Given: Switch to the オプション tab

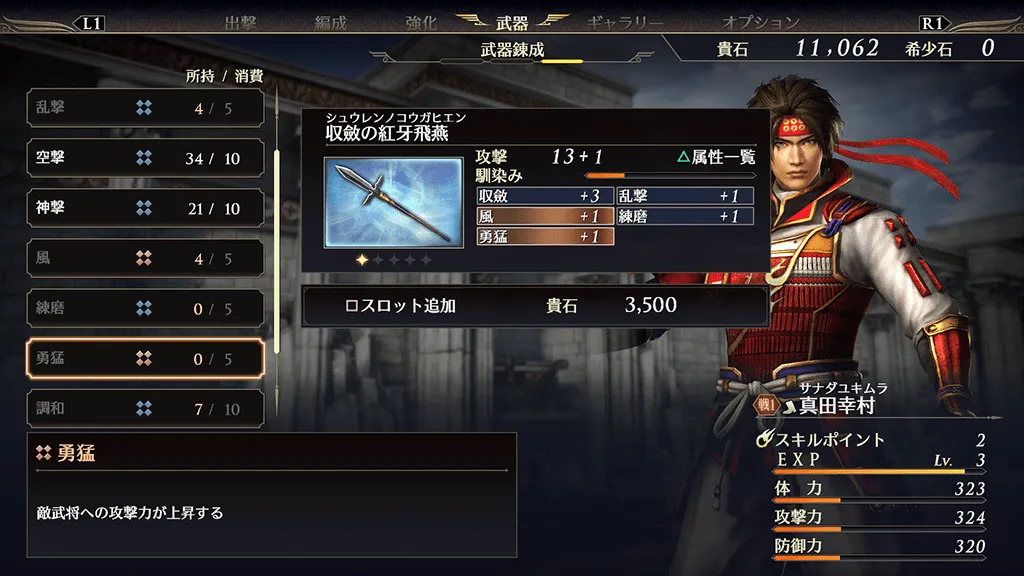Looking at the screenshot, I should coord(761,22).
